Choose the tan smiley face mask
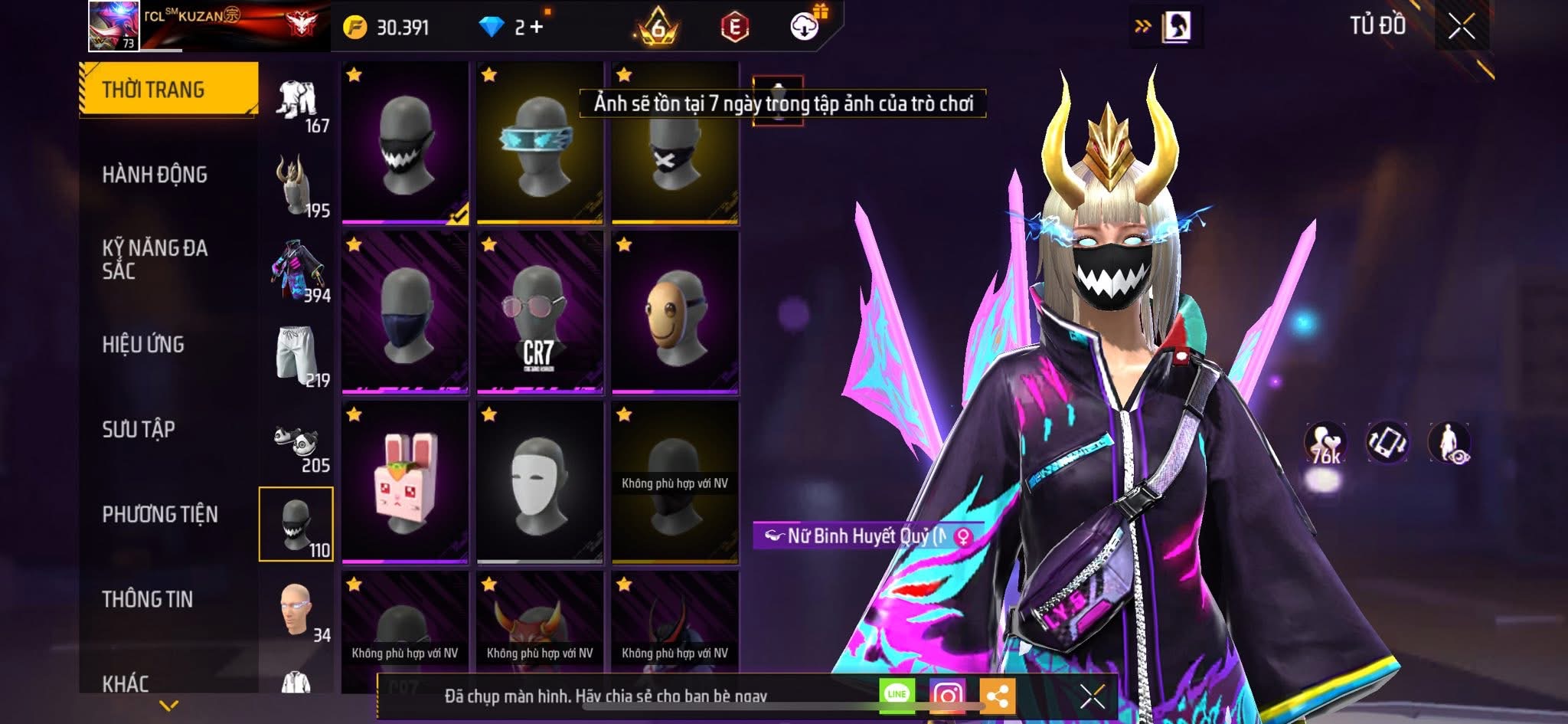 [x=675, y=313]
